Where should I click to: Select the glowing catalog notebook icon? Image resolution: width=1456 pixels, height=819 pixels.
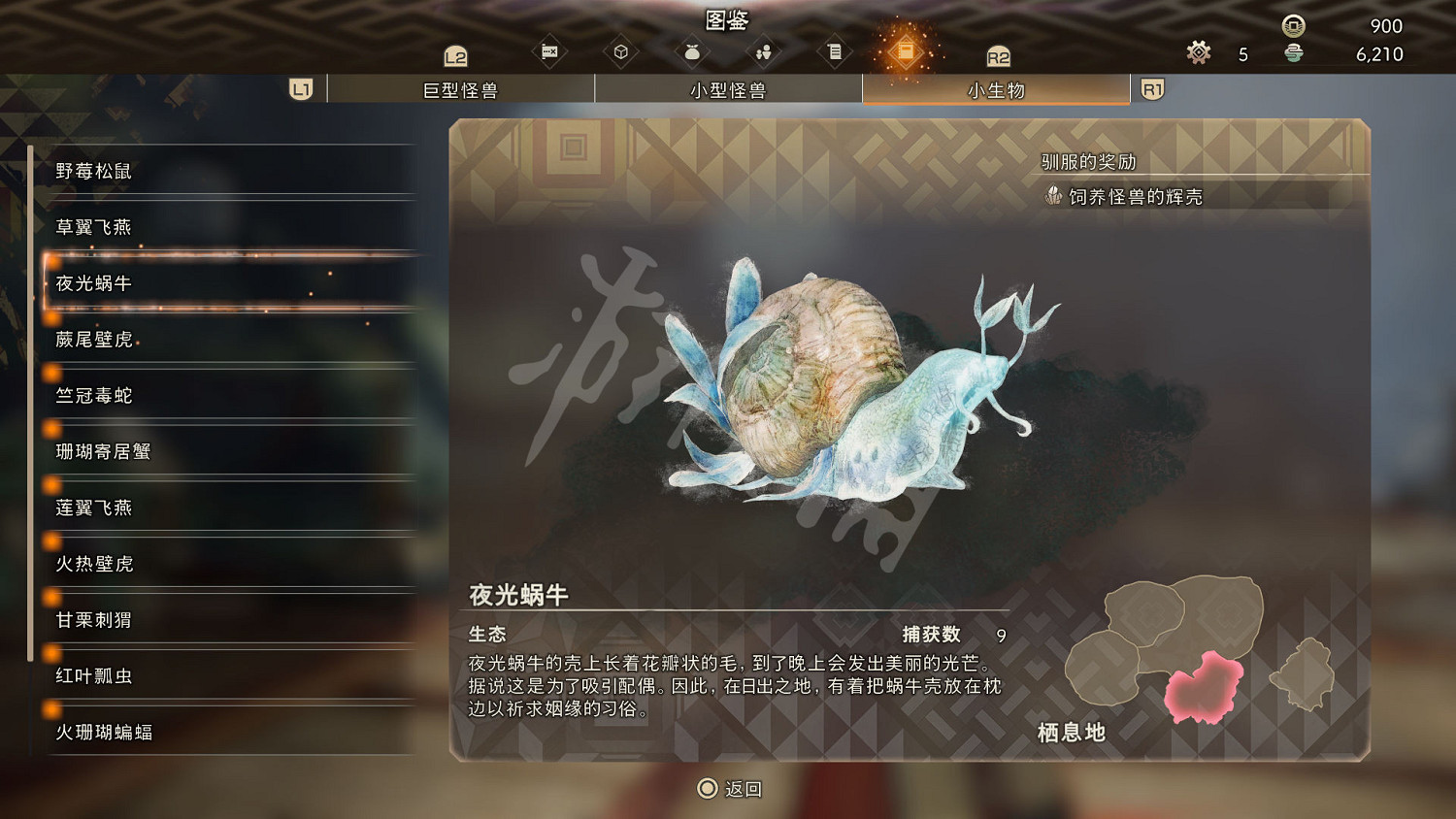pyautogui.click(x=907, y=50)
